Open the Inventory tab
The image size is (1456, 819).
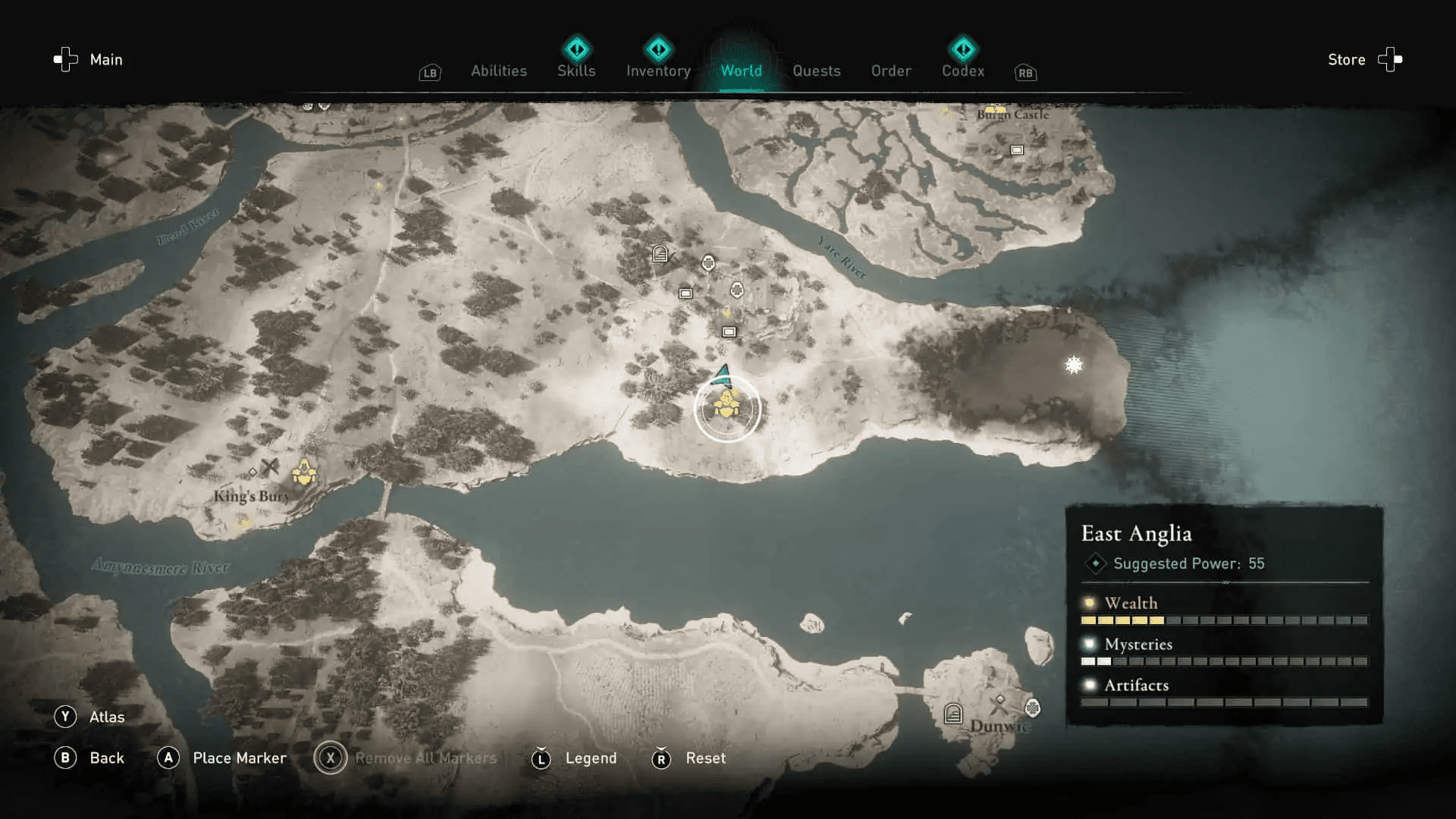click(x=657, y=71)
